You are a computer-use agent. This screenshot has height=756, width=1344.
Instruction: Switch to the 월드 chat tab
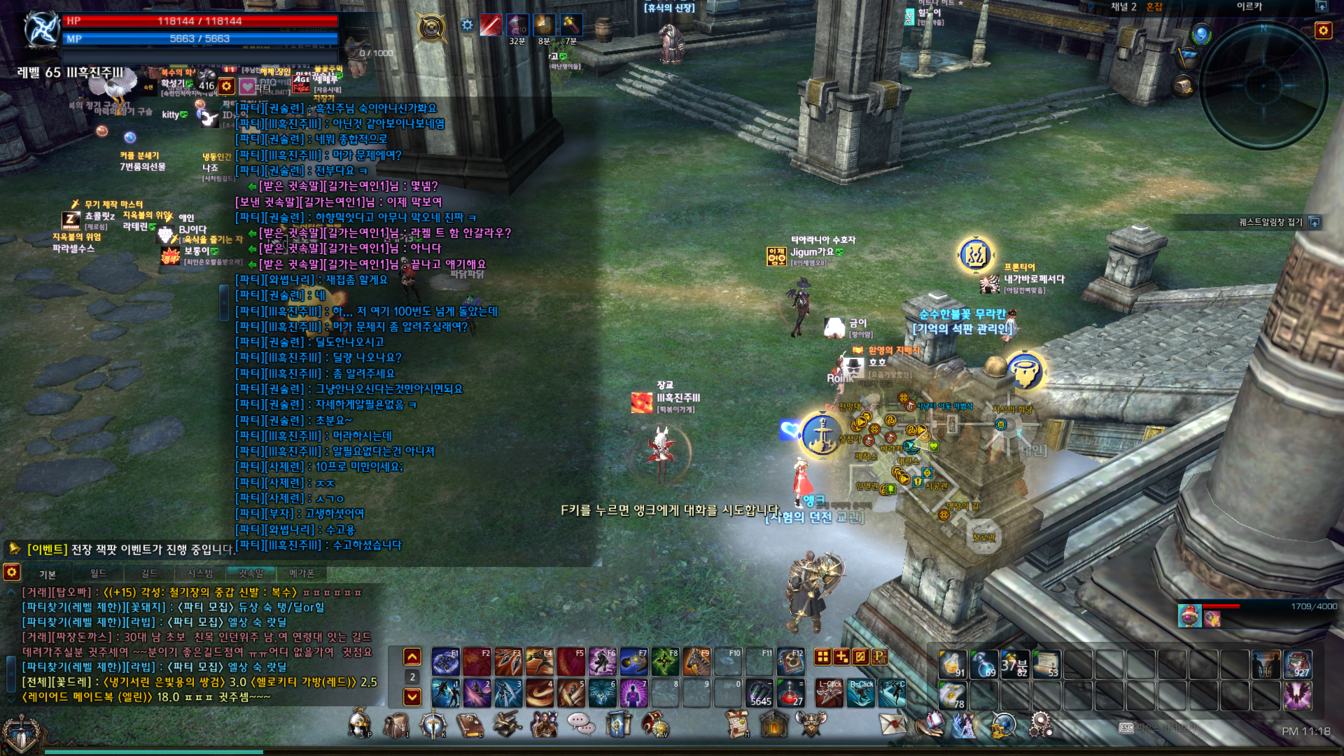98,574
